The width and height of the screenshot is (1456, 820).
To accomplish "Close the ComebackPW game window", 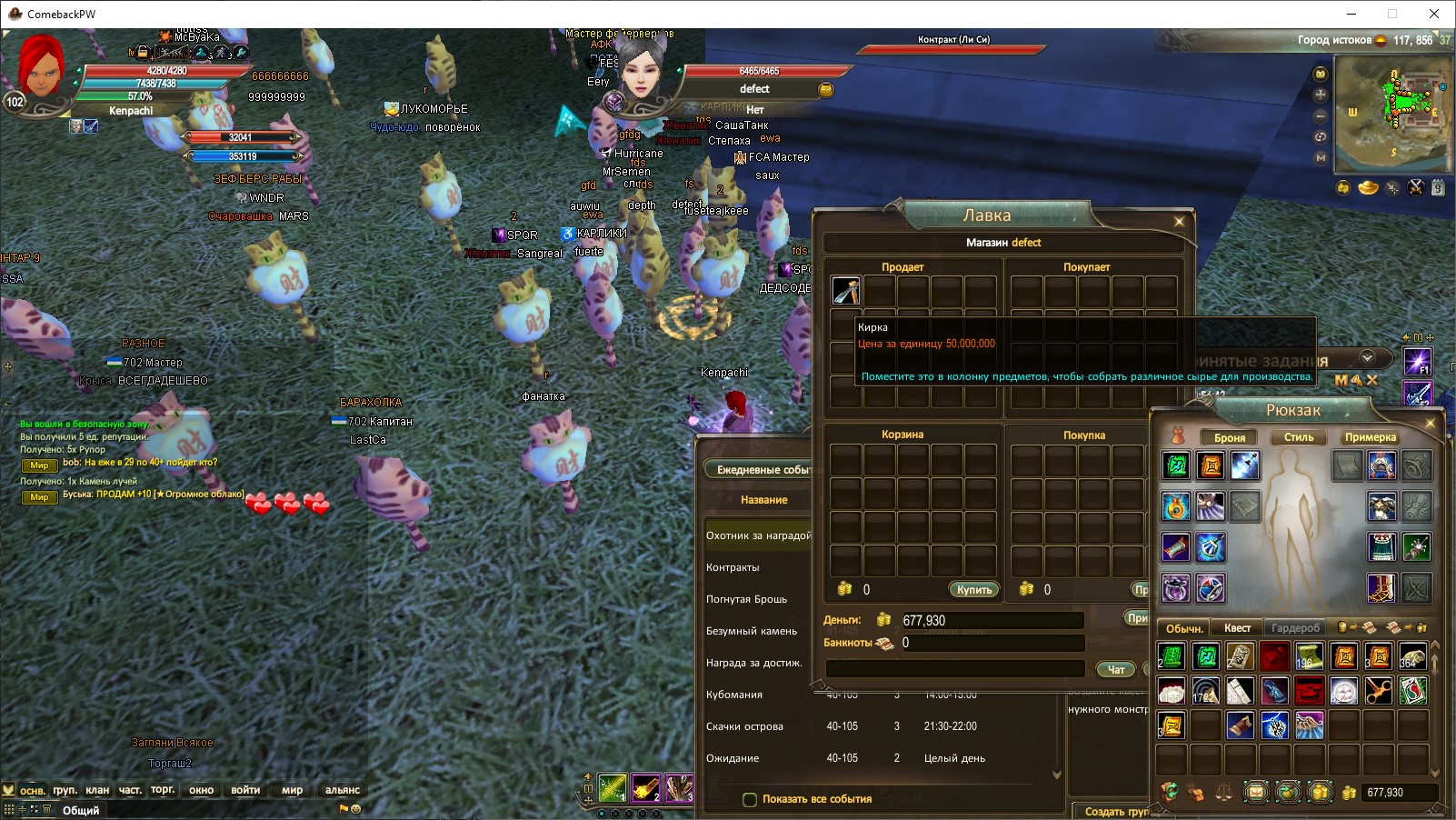I will [1434, 14].
